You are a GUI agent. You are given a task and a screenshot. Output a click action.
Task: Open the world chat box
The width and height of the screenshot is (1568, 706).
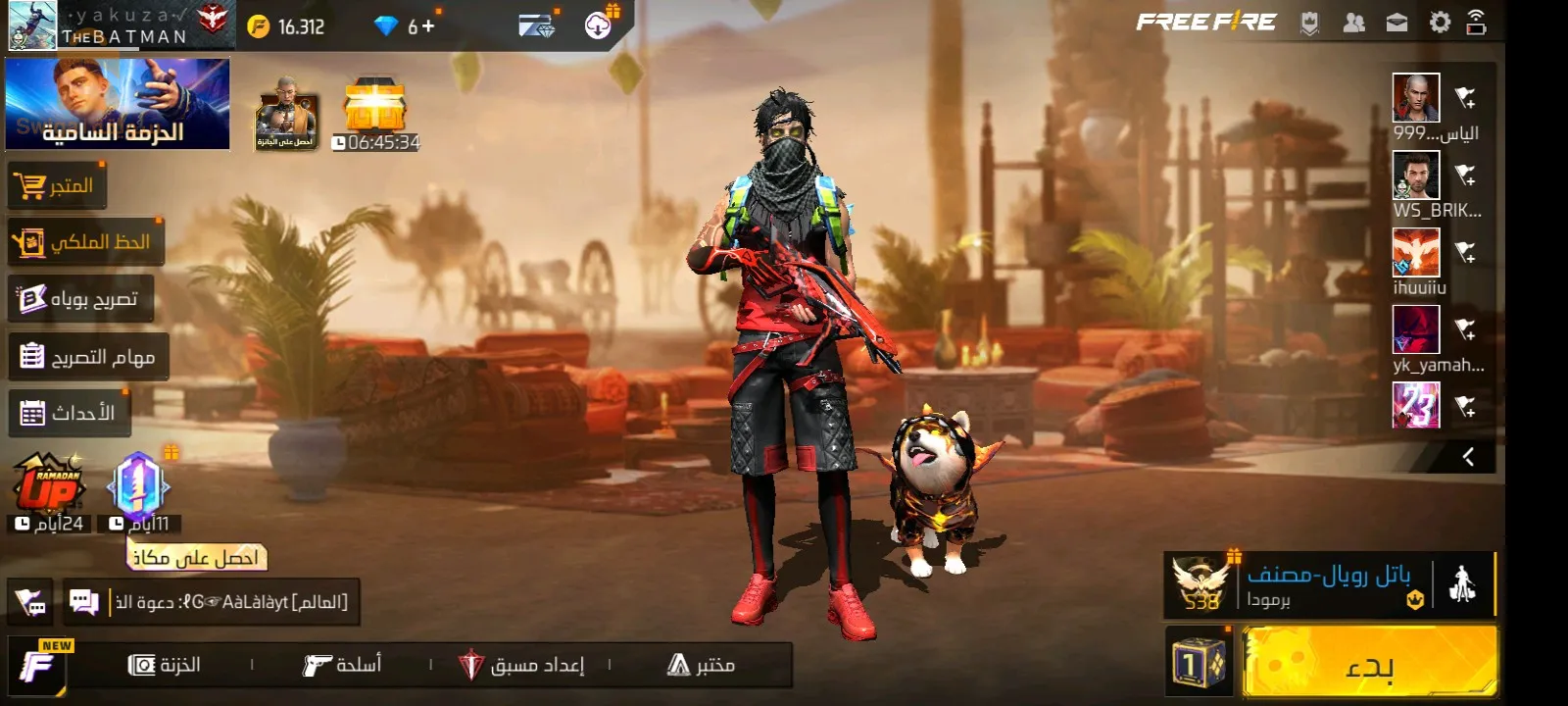[x=211, y=601]
